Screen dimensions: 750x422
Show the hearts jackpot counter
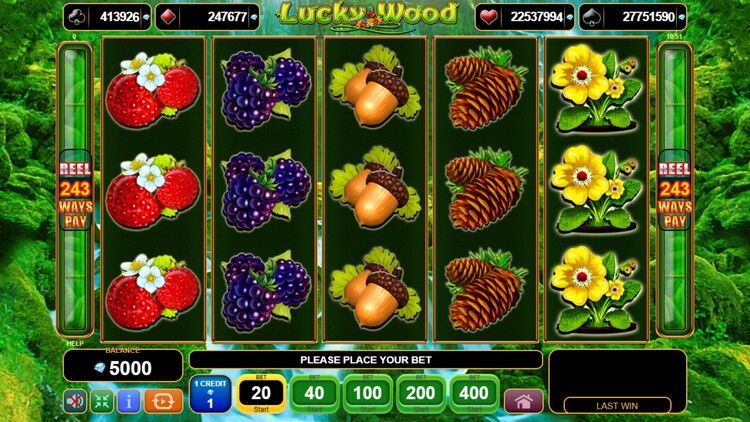tap(526, 16)
